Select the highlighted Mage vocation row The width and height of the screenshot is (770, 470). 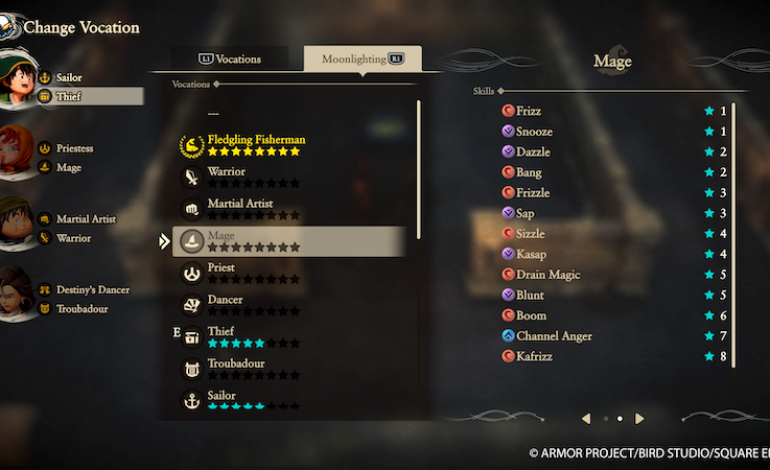click(x=290, y=241)
